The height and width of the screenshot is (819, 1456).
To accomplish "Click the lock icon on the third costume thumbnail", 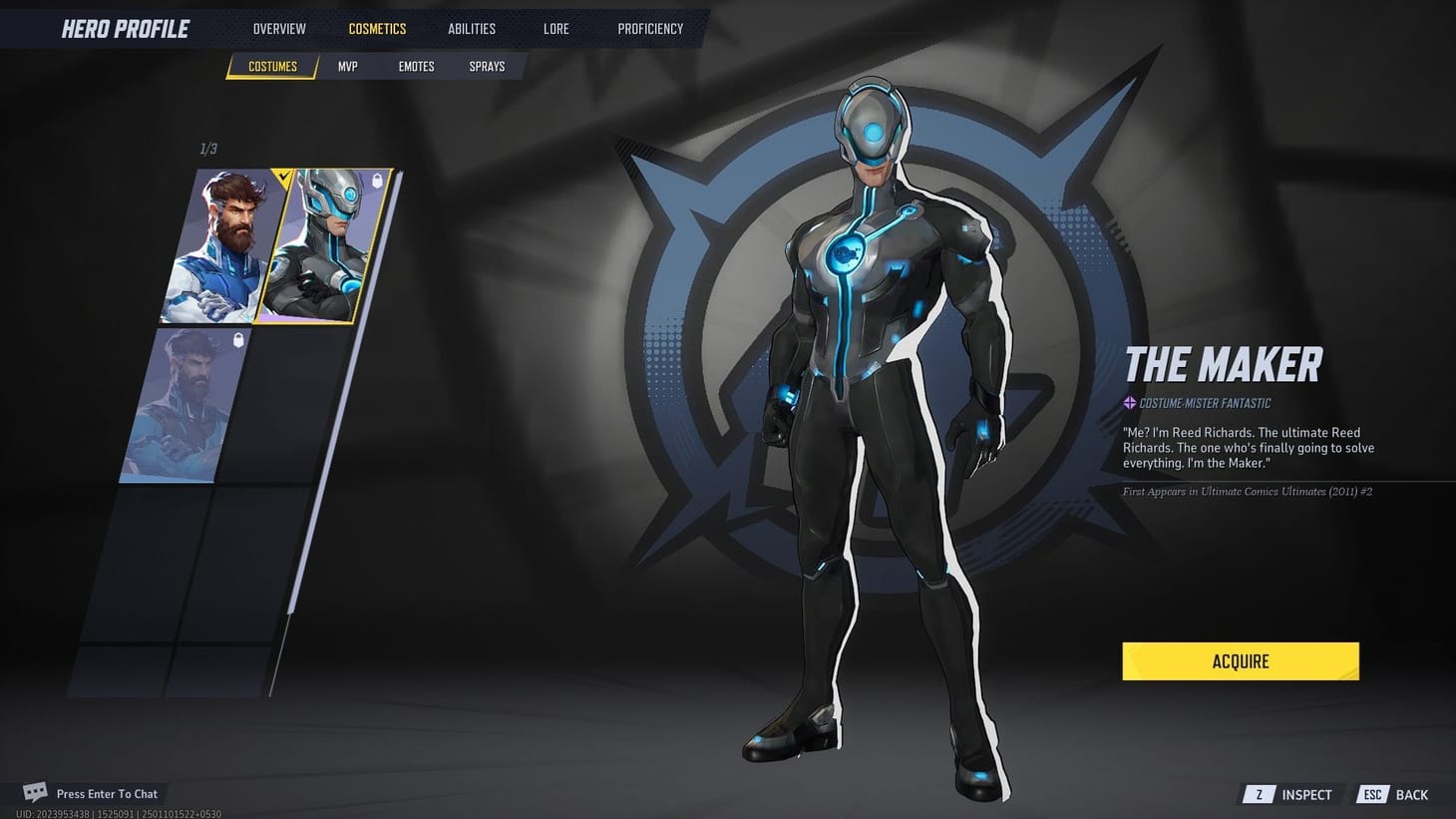I will pyautogui.click(x=237, y=339).
